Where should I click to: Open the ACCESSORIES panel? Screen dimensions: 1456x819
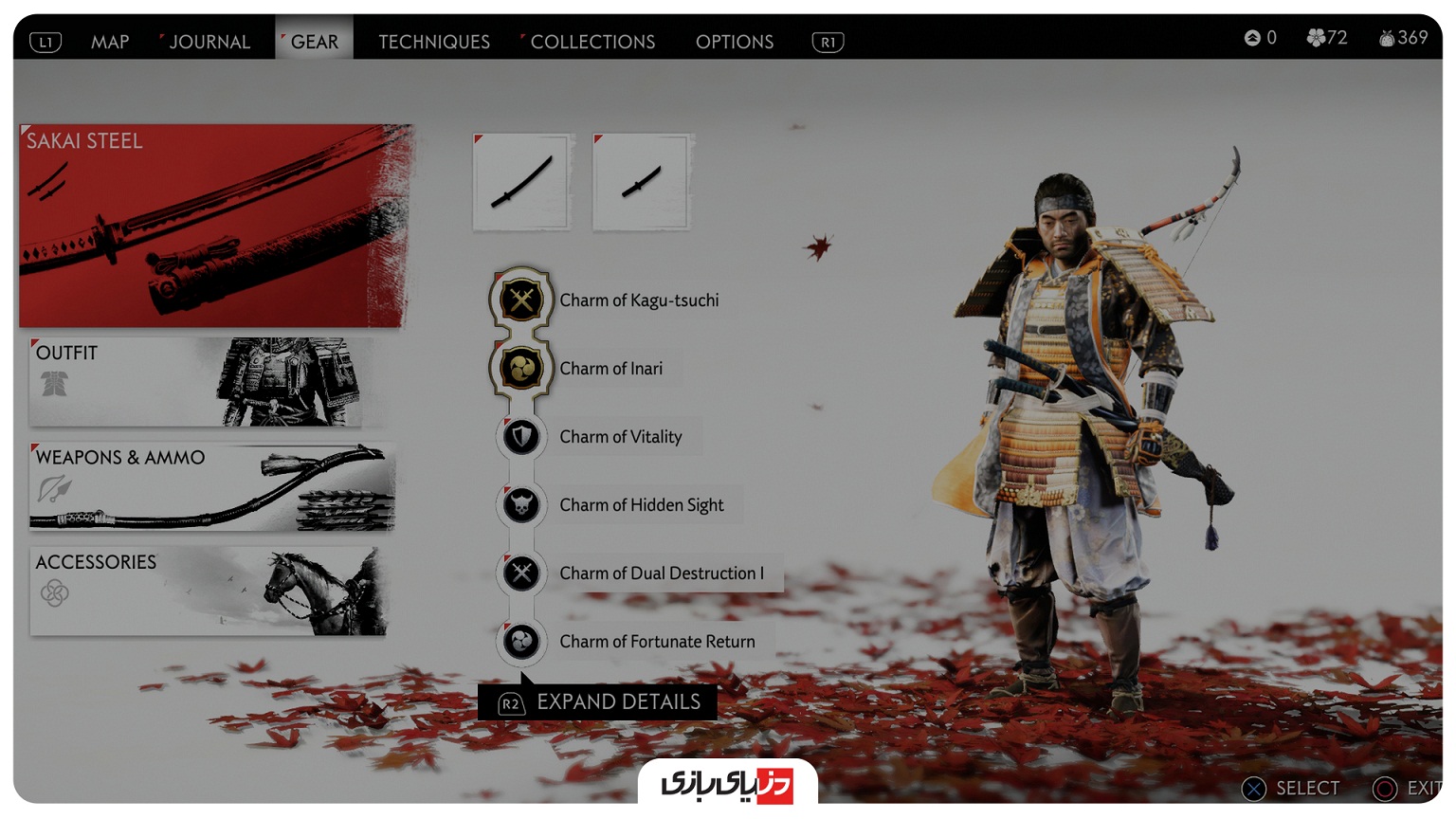pos(209,590)
